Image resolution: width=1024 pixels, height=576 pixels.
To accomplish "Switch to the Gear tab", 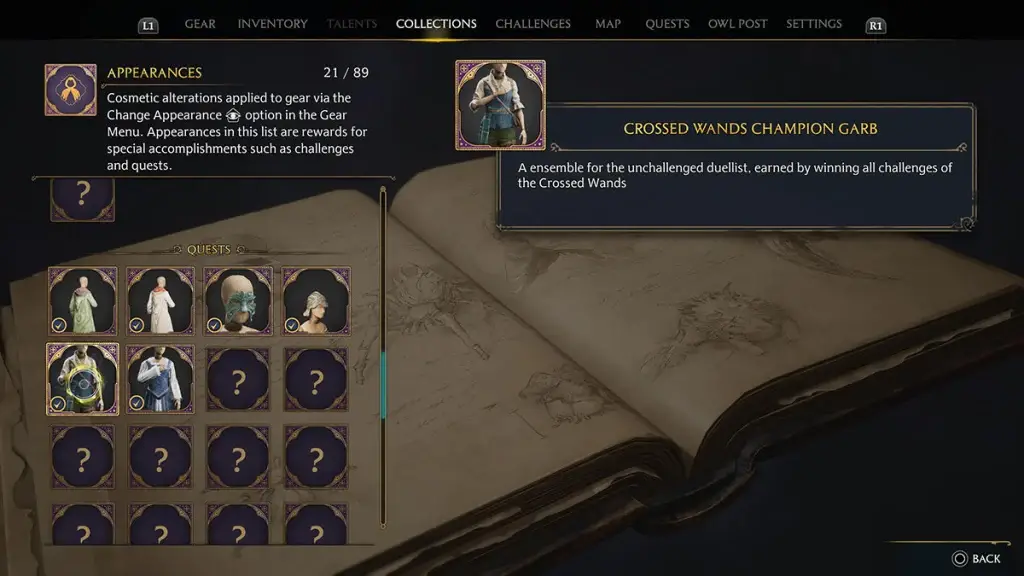I will point(200,24).
